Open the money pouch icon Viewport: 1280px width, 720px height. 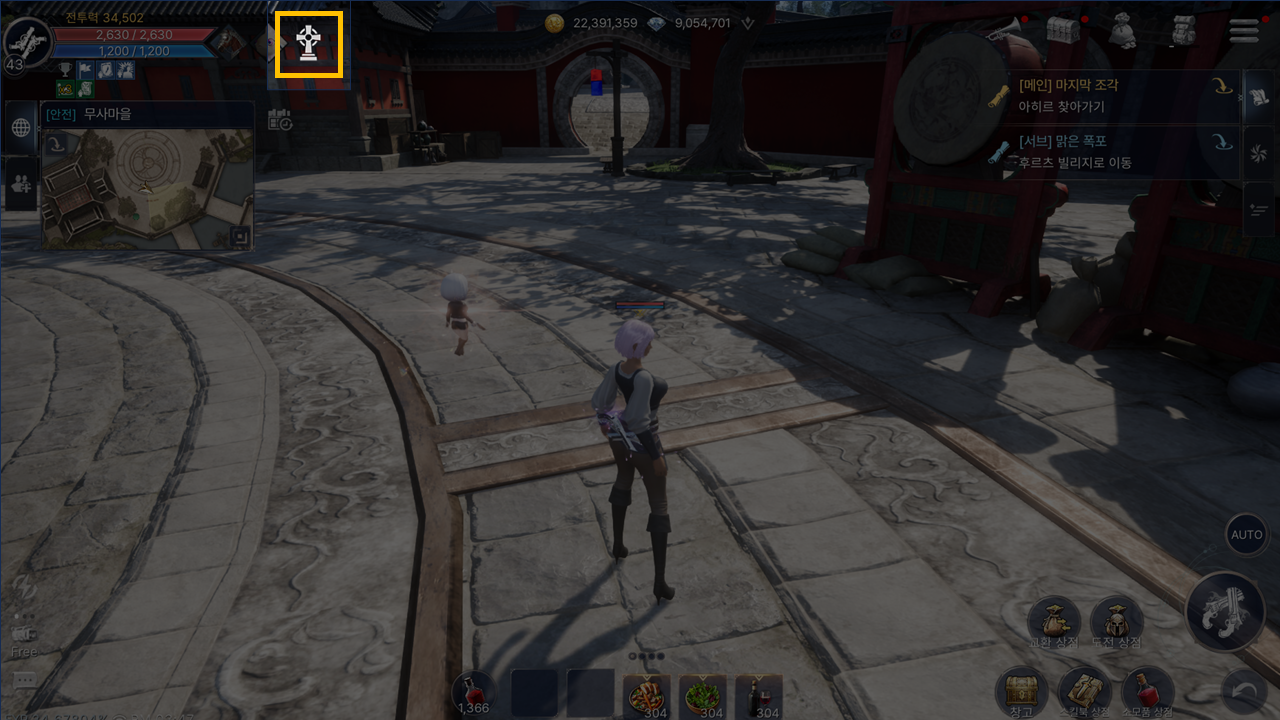point(1122,31)
